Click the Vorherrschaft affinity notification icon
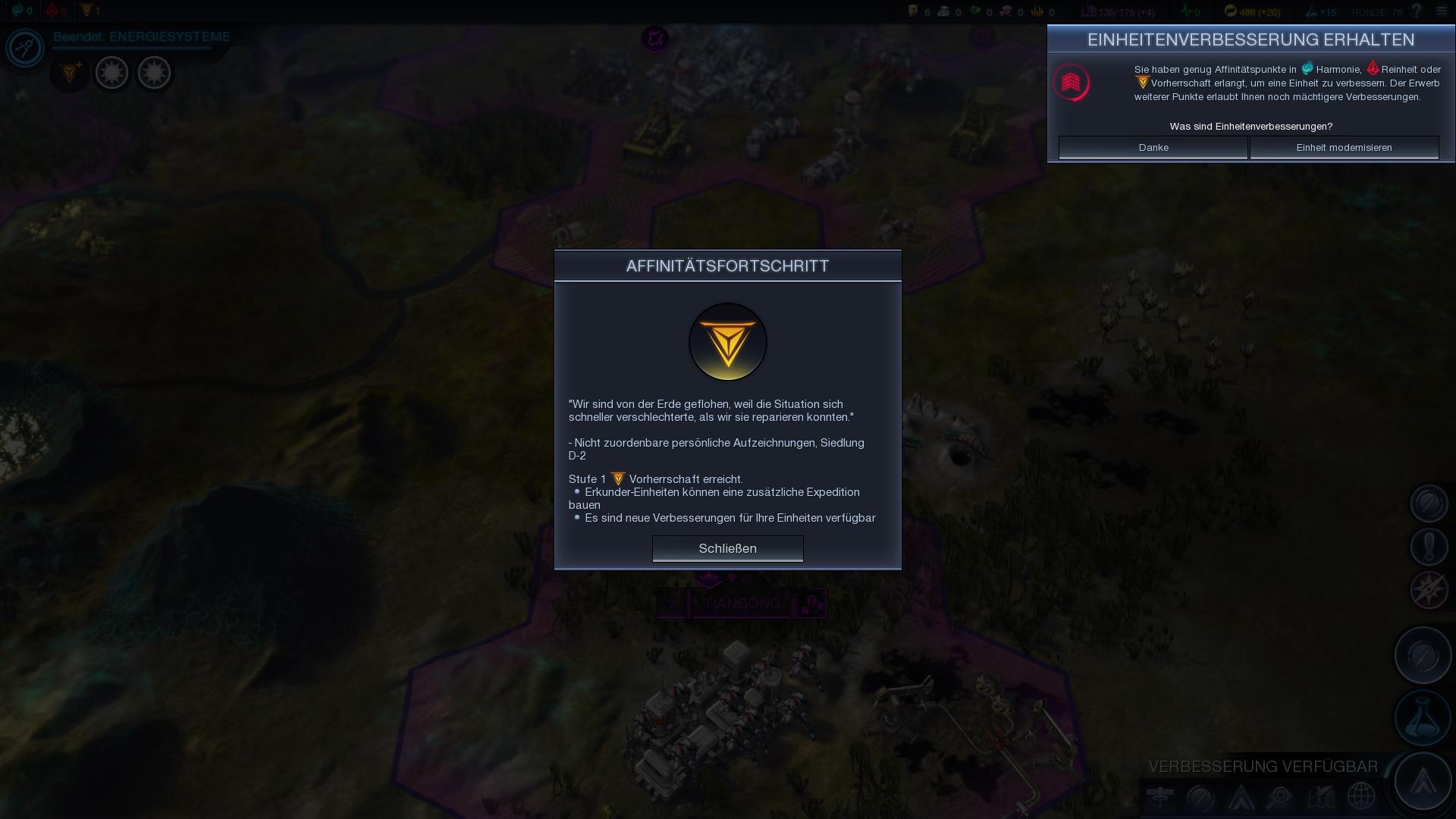The width and height of the screenshot is (1456, 819). pyautogui.click(x=70, y=74)
